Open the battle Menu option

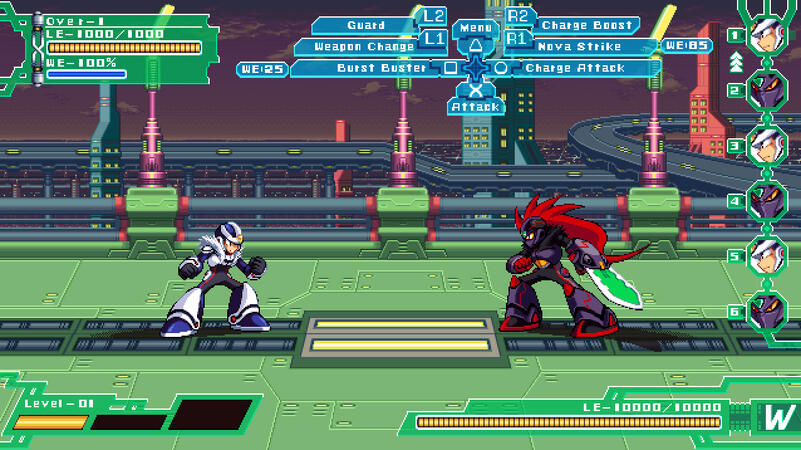[476, 28]
